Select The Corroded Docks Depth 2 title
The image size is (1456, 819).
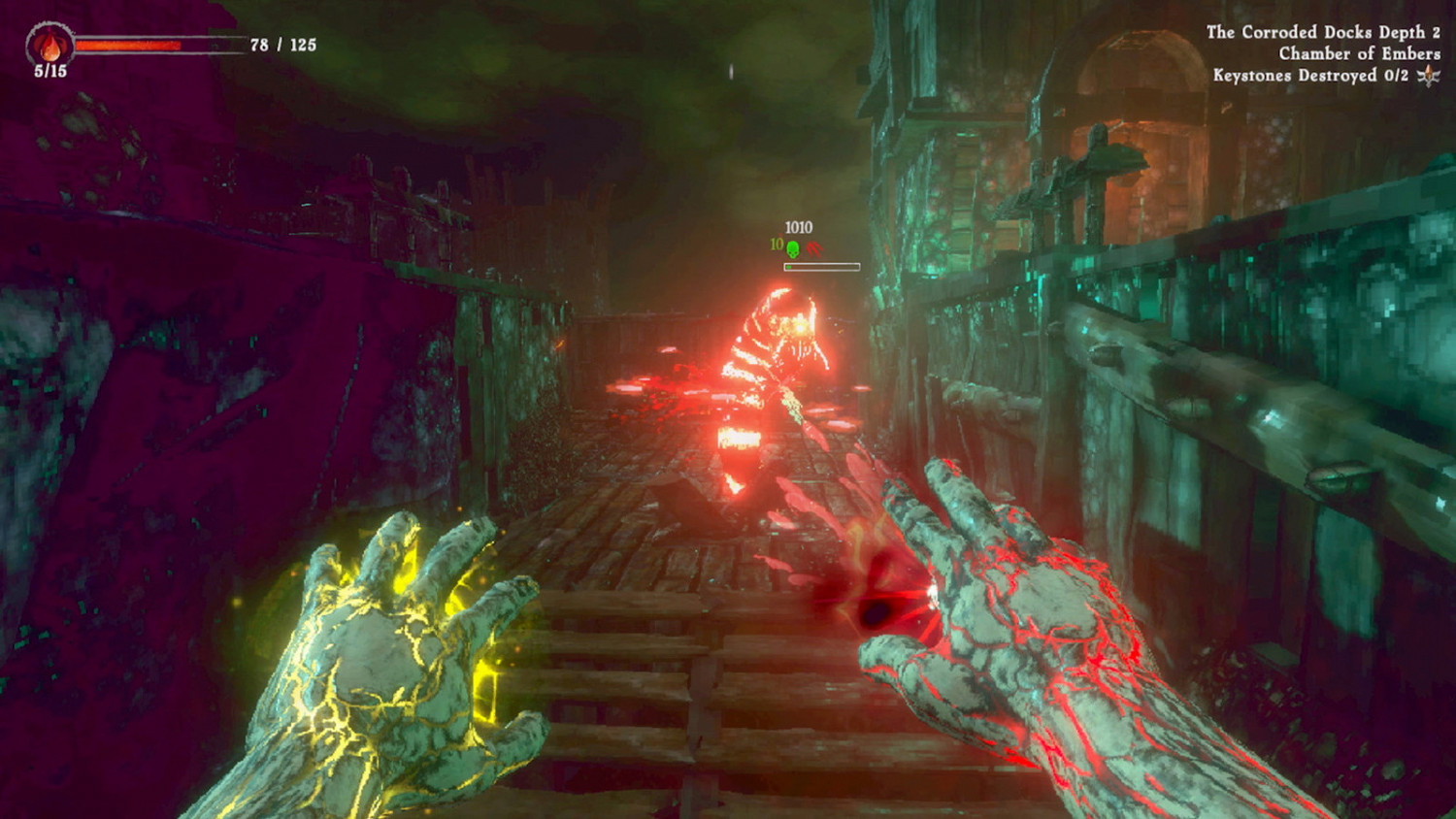tap(1324, 32)
